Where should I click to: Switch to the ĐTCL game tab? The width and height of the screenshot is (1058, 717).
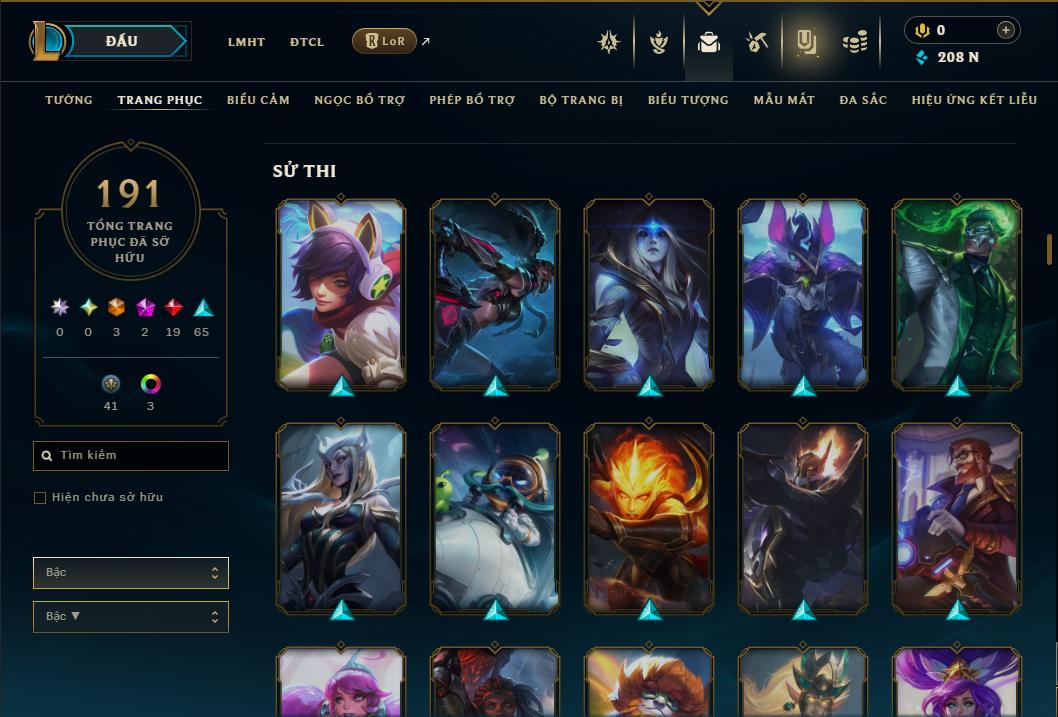(x=307, y=42)
